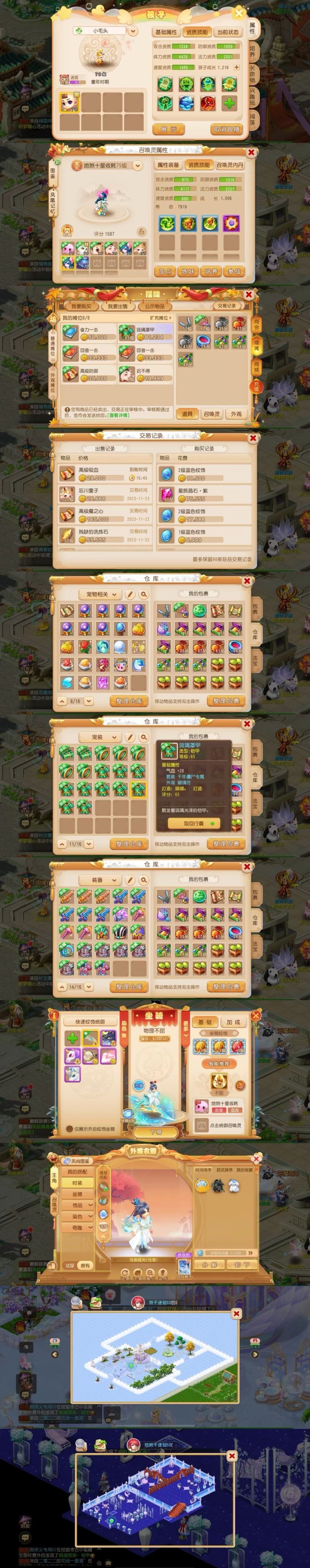
Task: Click the 取回行囊 button in item tooltip
Action: (x=195, y=823)
